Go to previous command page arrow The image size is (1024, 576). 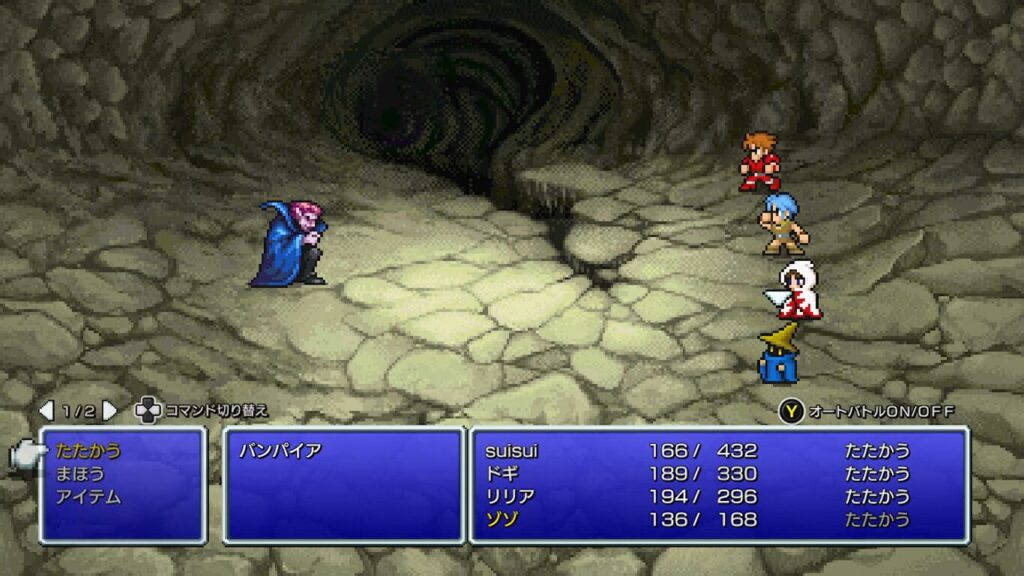pos(46,411)
